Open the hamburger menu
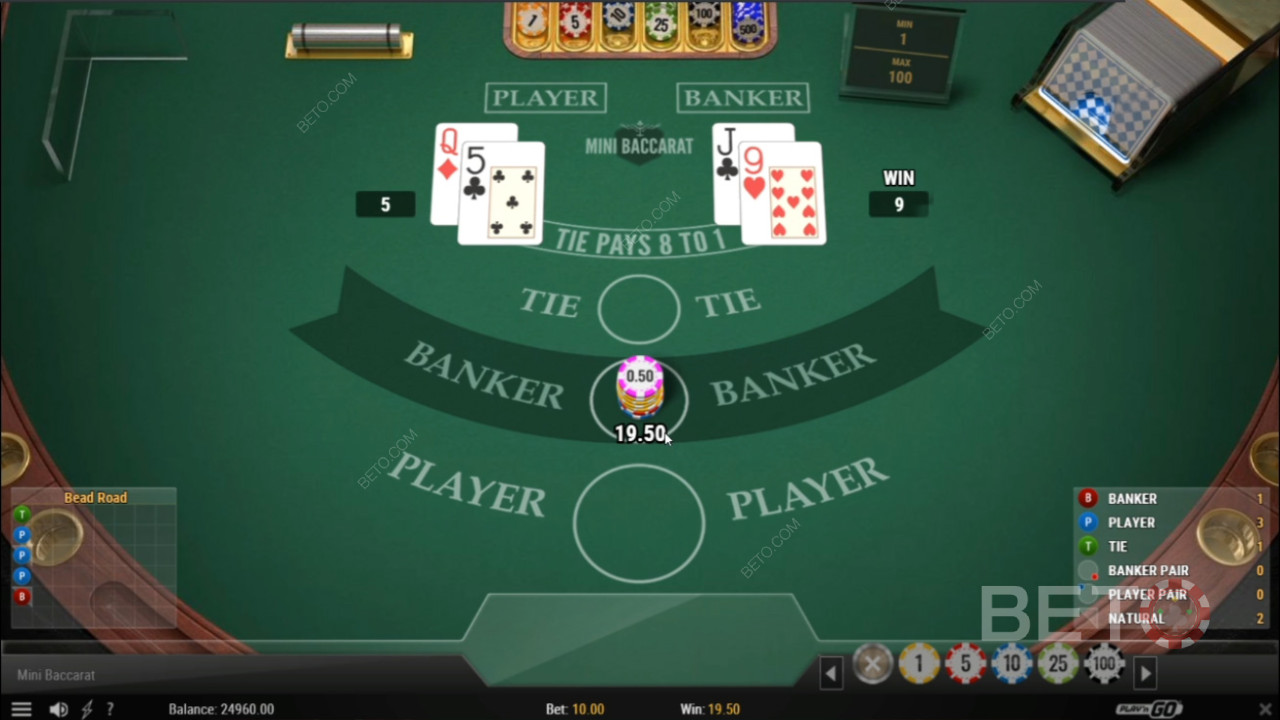 [x=21, y=708]
